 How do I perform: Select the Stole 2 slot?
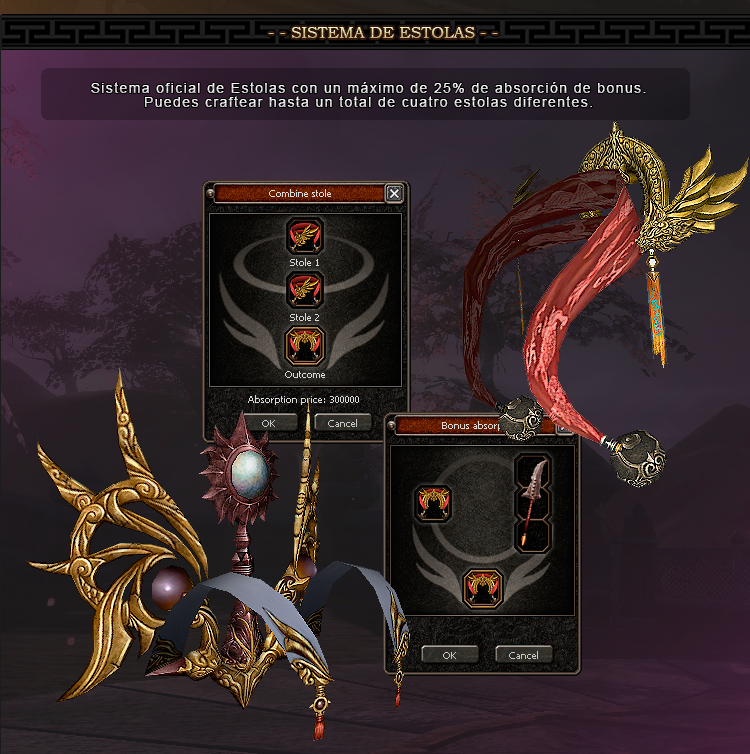tap(305, 290)
